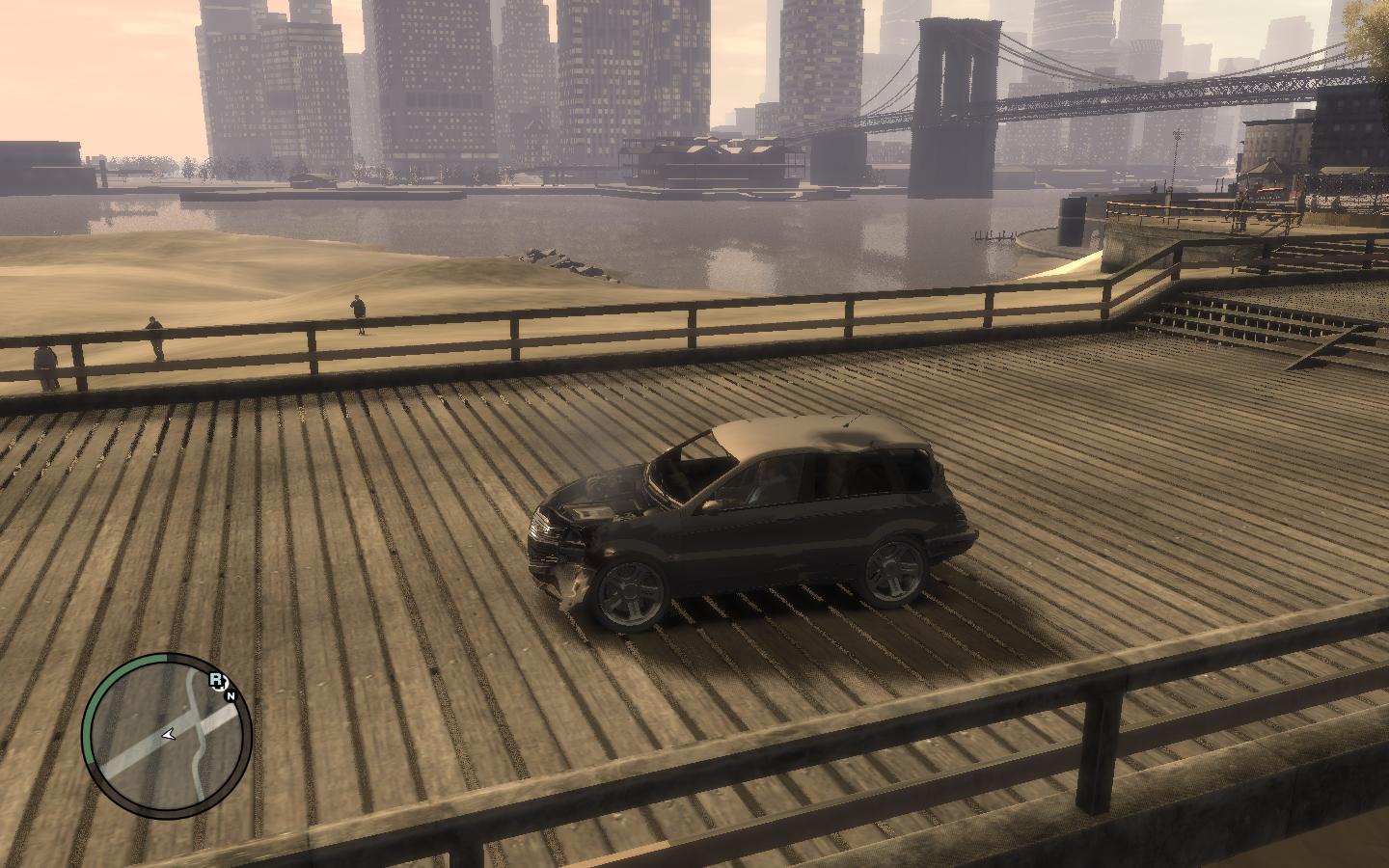Image resolution: width=1389 pixels, height=868 pixels.
Task: Click the white player arrow on the minimap
Action: (x=170, y=735)
